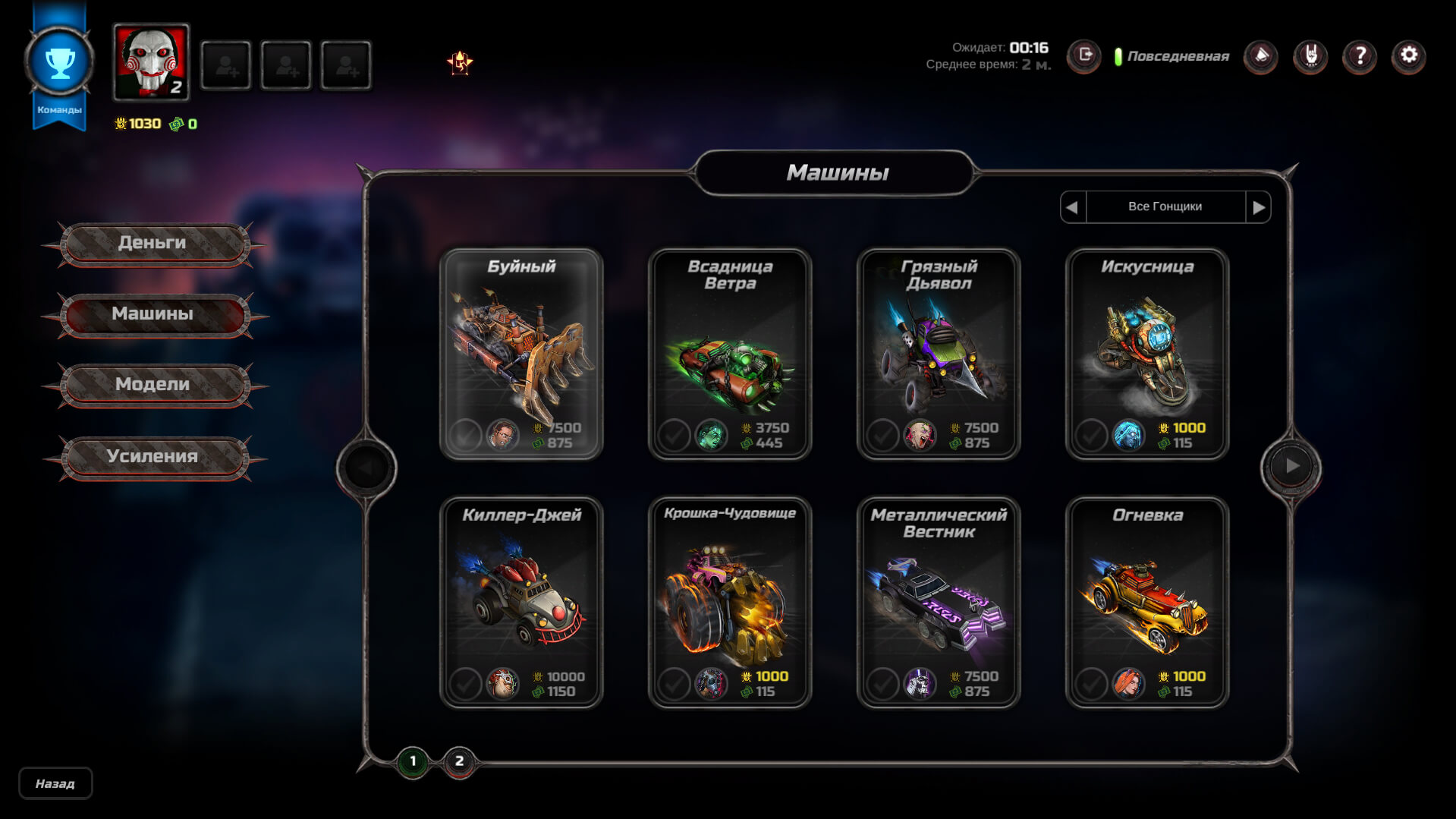Open the Усиления section
The width and height of the screenshot is (1456, 819).
(154, 456)
